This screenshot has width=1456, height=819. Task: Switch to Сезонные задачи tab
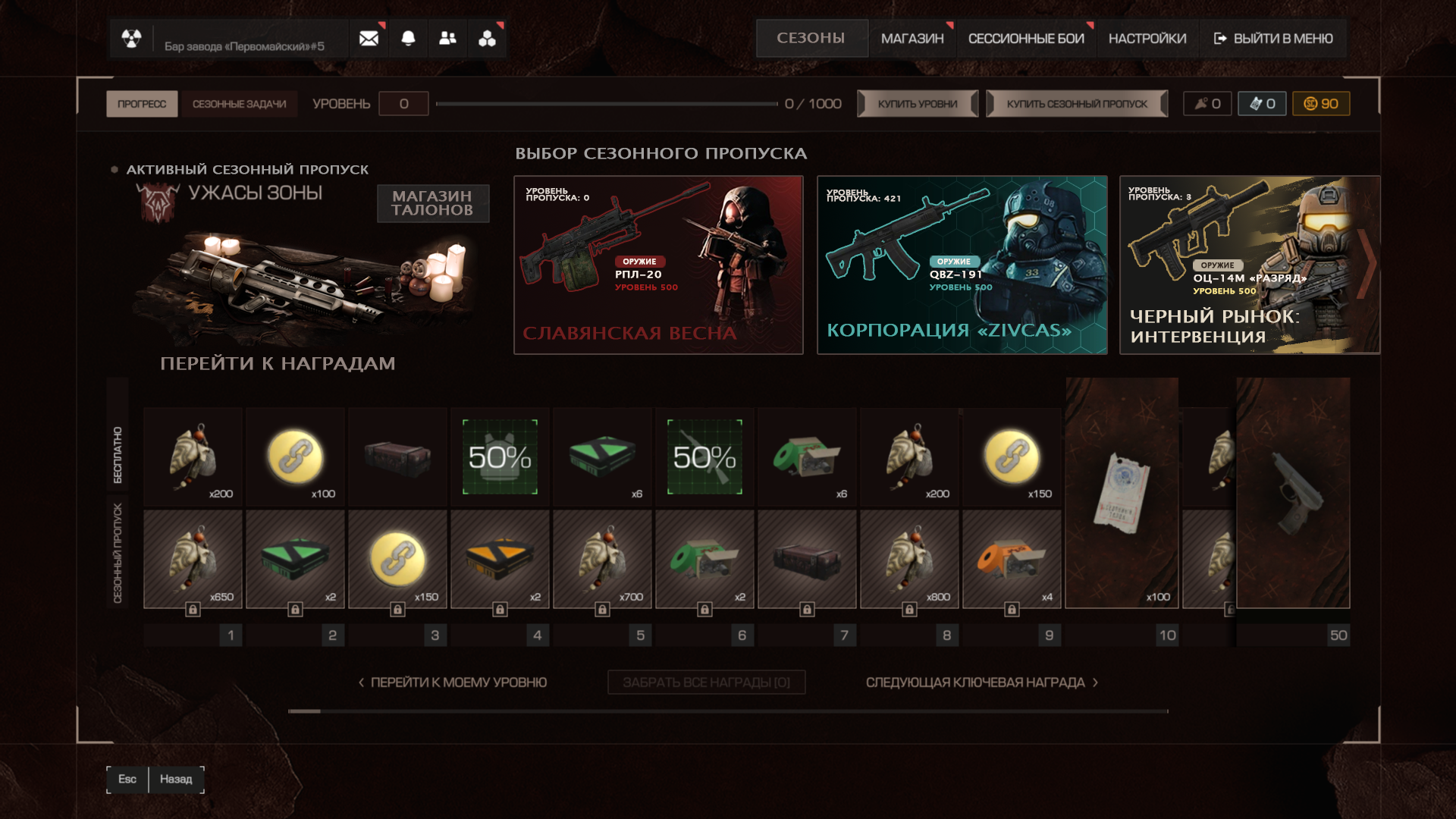pos(239,104)
